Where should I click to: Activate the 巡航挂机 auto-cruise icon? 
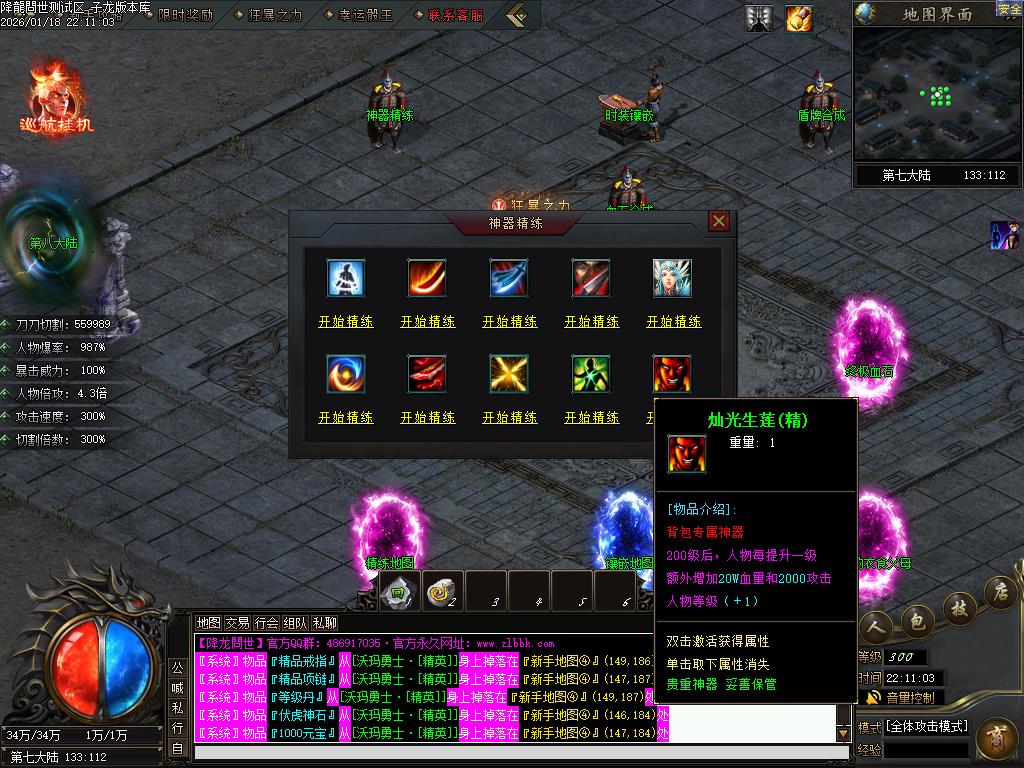pyautogui.click(x=56, y=100)
